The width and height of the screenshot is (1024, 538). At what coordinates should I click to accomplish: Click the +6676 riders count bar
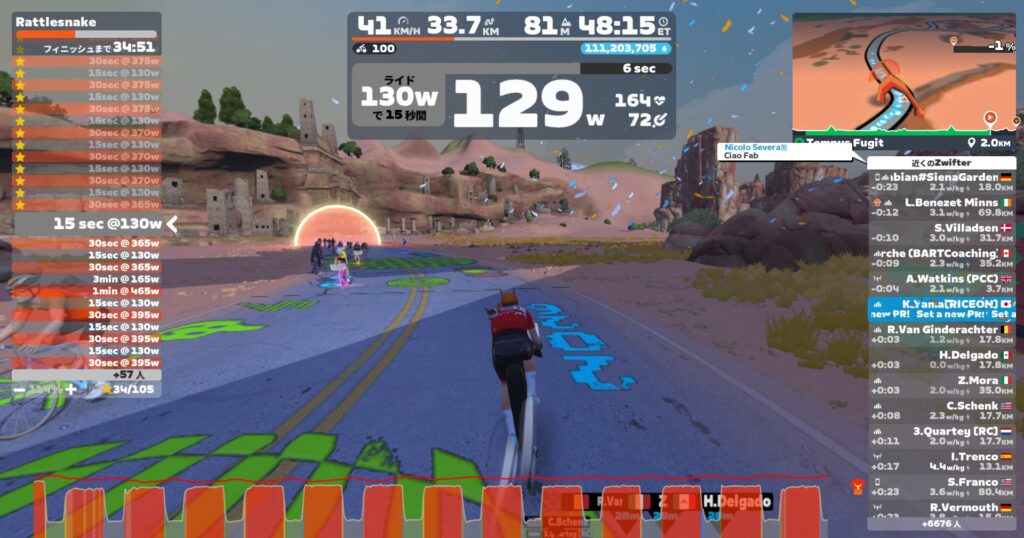(x=941, y=522)
